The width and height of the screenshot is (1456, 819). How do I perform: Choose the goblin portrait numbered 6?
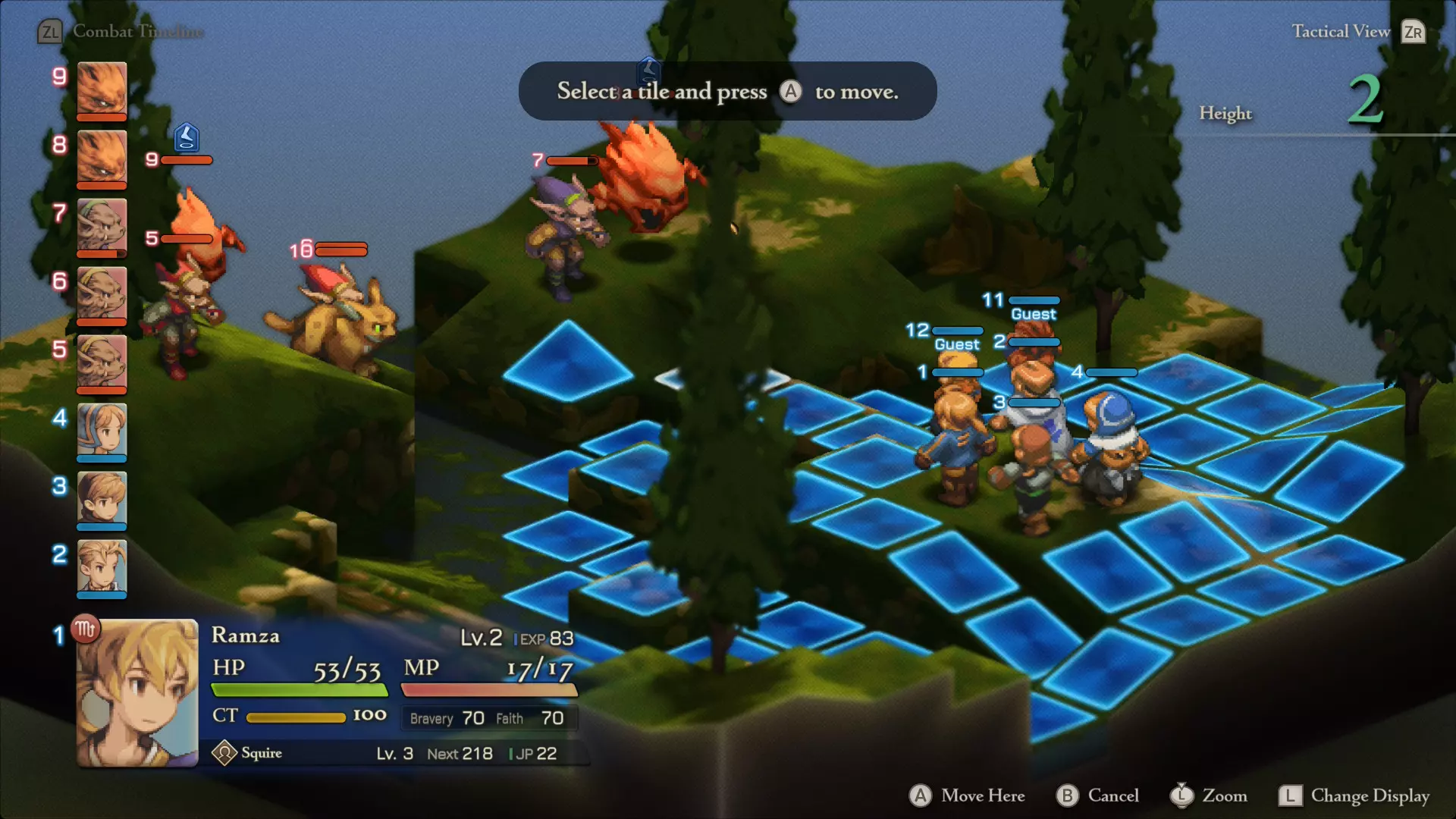coord(102,294)
